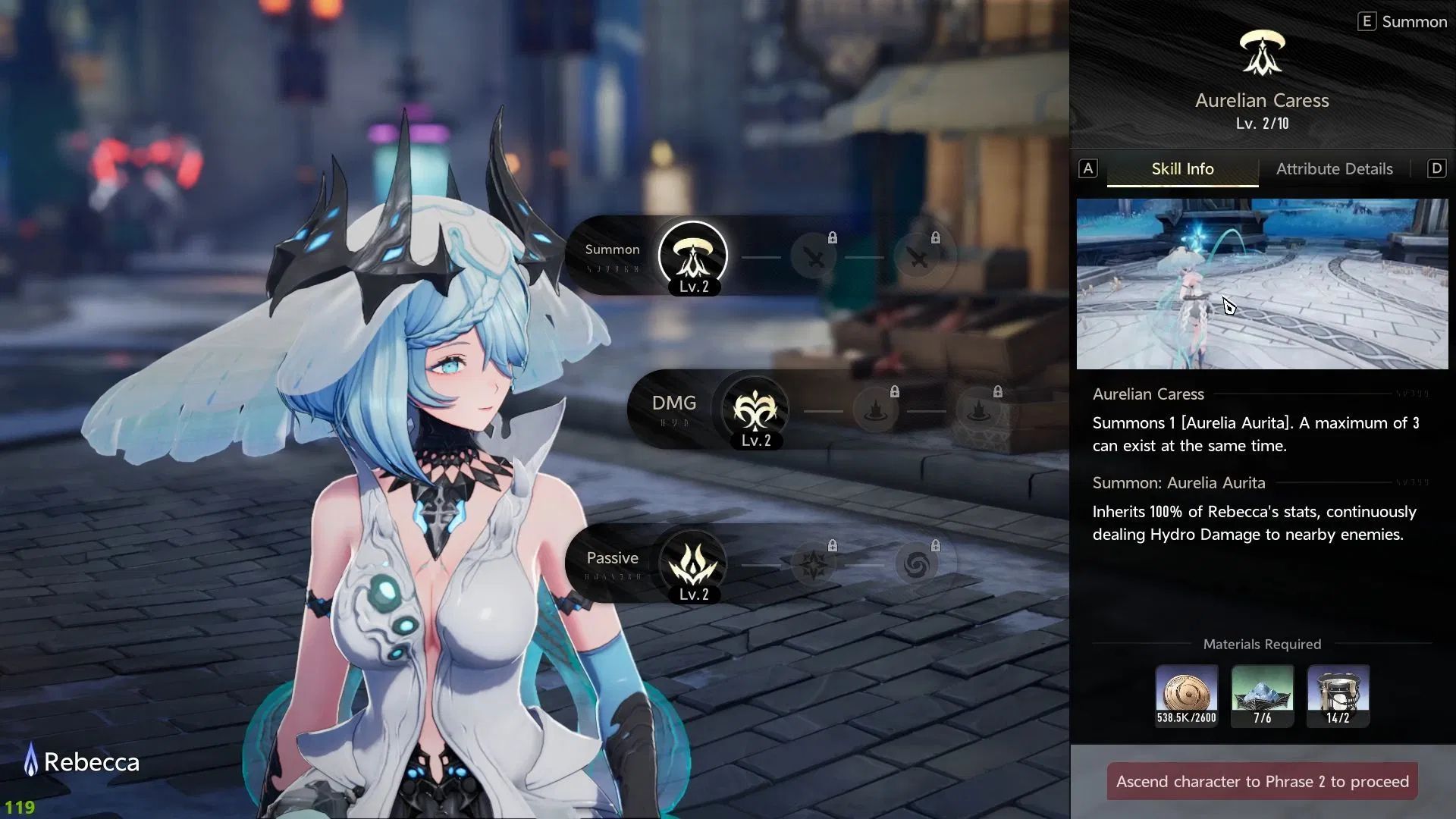The width and height of the screenshot is (1456, 819).
Task: Click the gold coin material showing 538.5K/2600
Action: (x=1186, y=693)
